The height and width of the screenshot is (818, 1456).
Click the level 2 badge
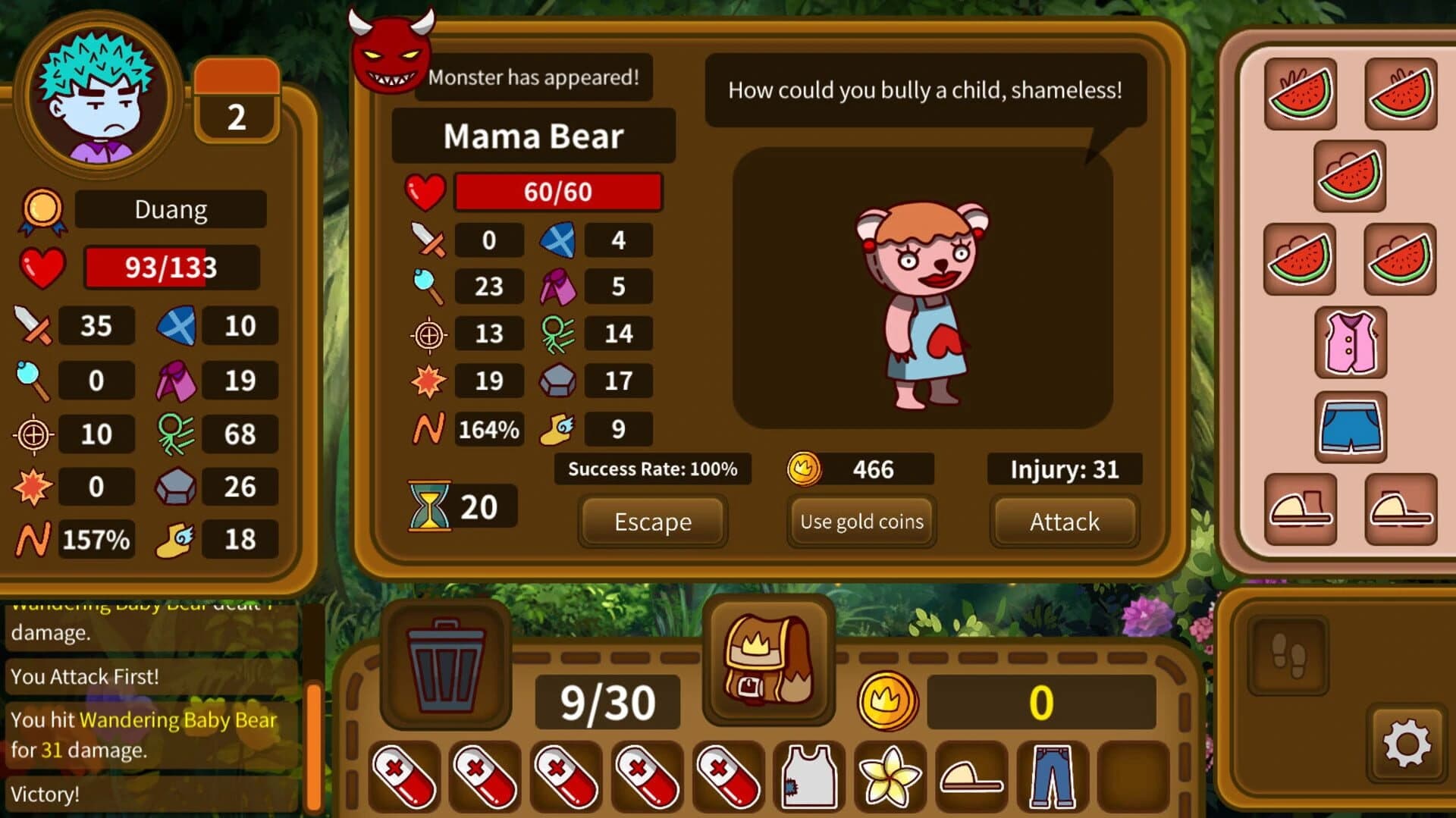(237, 114)
